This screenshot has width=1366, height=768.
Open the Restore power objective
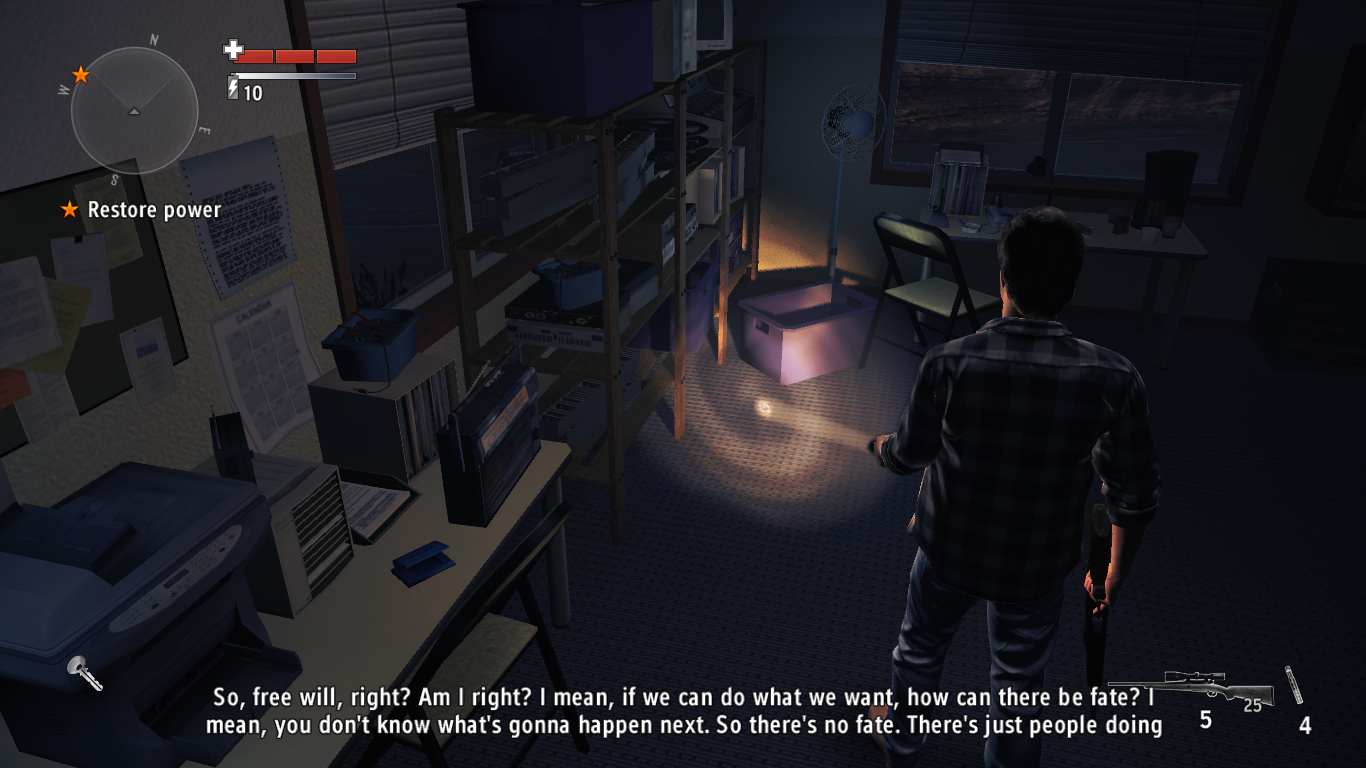pyautogui.click(x=154, y=210)
